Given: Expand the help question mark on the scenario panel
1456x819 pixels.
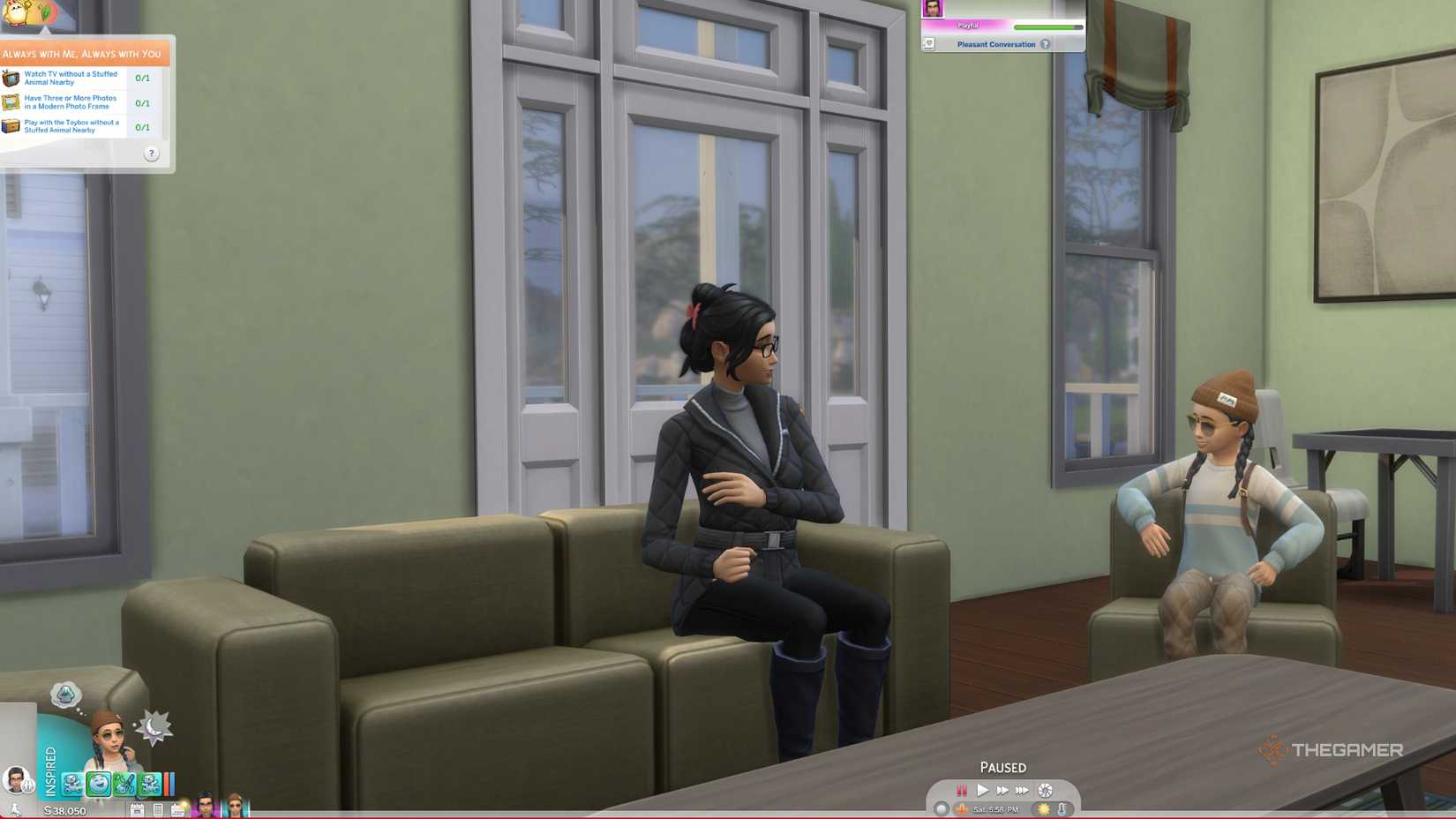Looking at the screenshot, I should coord(152,154).
